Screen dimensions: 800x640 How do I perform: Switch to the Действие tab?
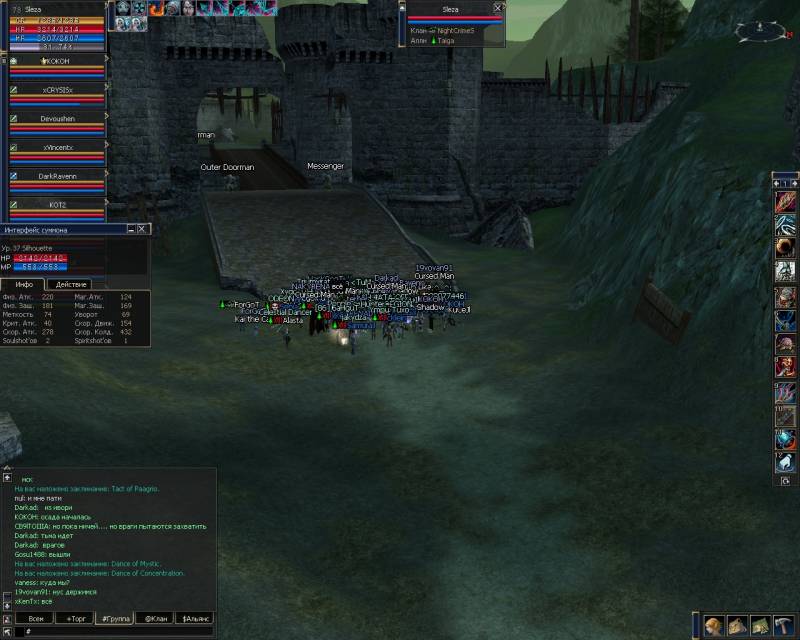70,285
